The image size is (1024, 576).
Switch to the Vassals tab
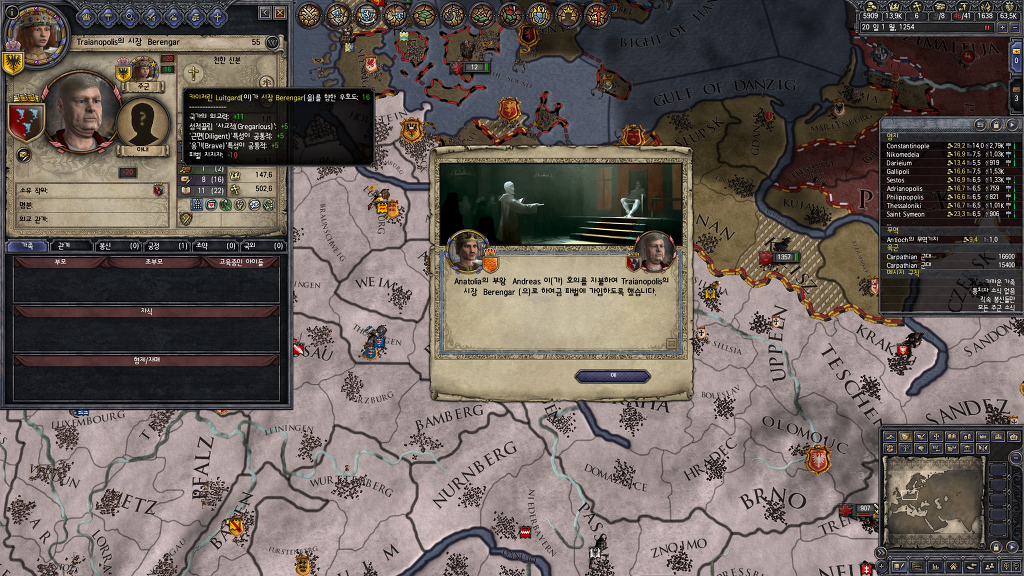pos(109,245)
